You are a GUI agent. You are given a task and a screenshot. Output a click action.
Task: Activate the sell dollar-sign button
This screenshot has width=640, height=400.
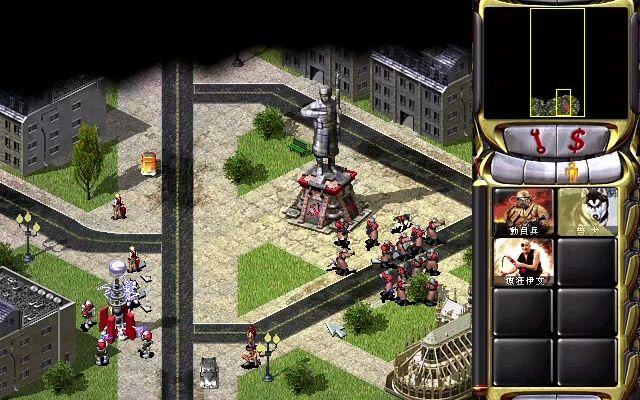(x=577, y=140)
